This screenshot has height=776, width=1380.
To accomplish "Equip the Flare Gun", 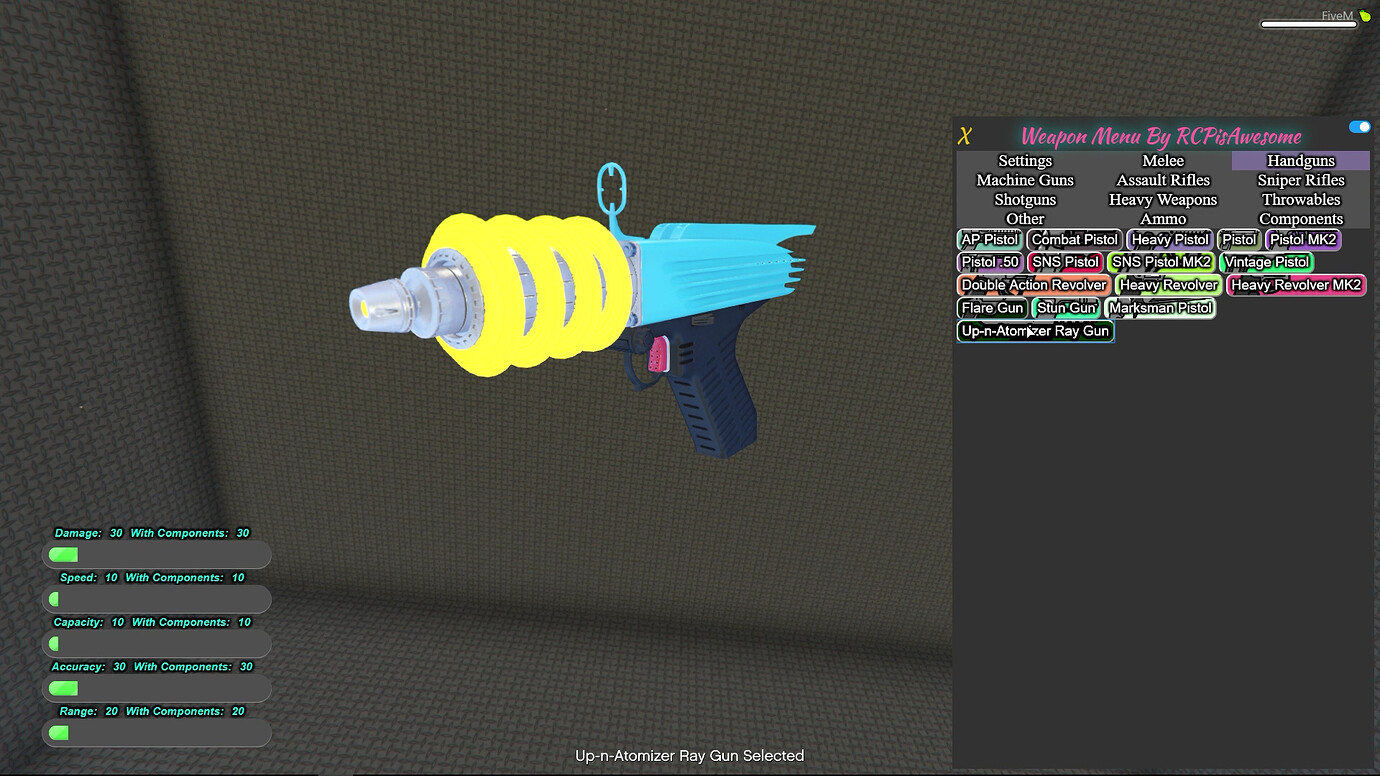I will click(x=991, y=307).
